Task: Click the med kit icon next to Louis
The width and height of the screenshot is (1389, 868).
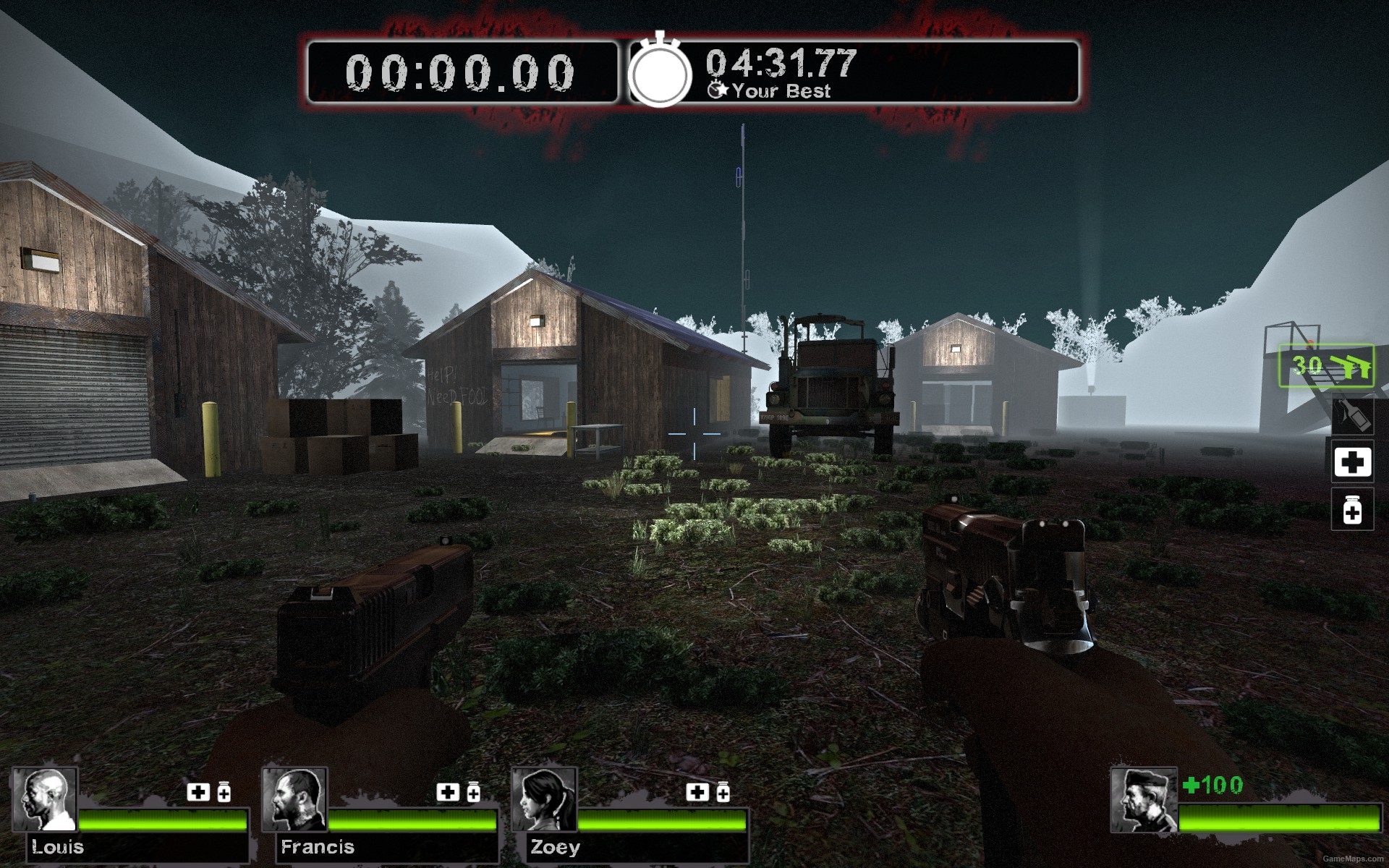Action: [197, 792]
